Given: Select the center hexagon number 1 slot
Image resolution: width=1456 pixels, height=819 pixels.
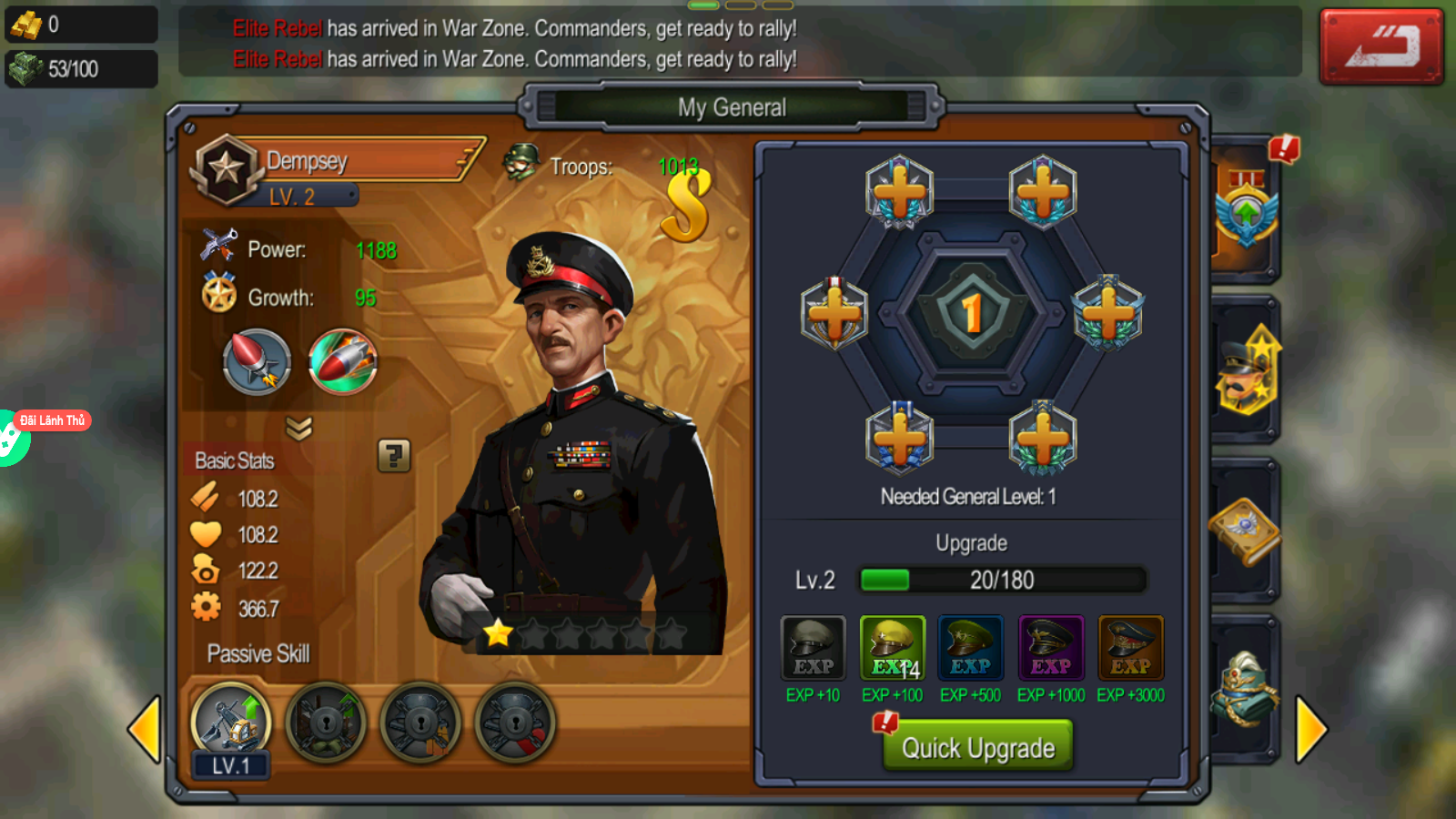Looking at the screenshot, I should coord(972,312).
